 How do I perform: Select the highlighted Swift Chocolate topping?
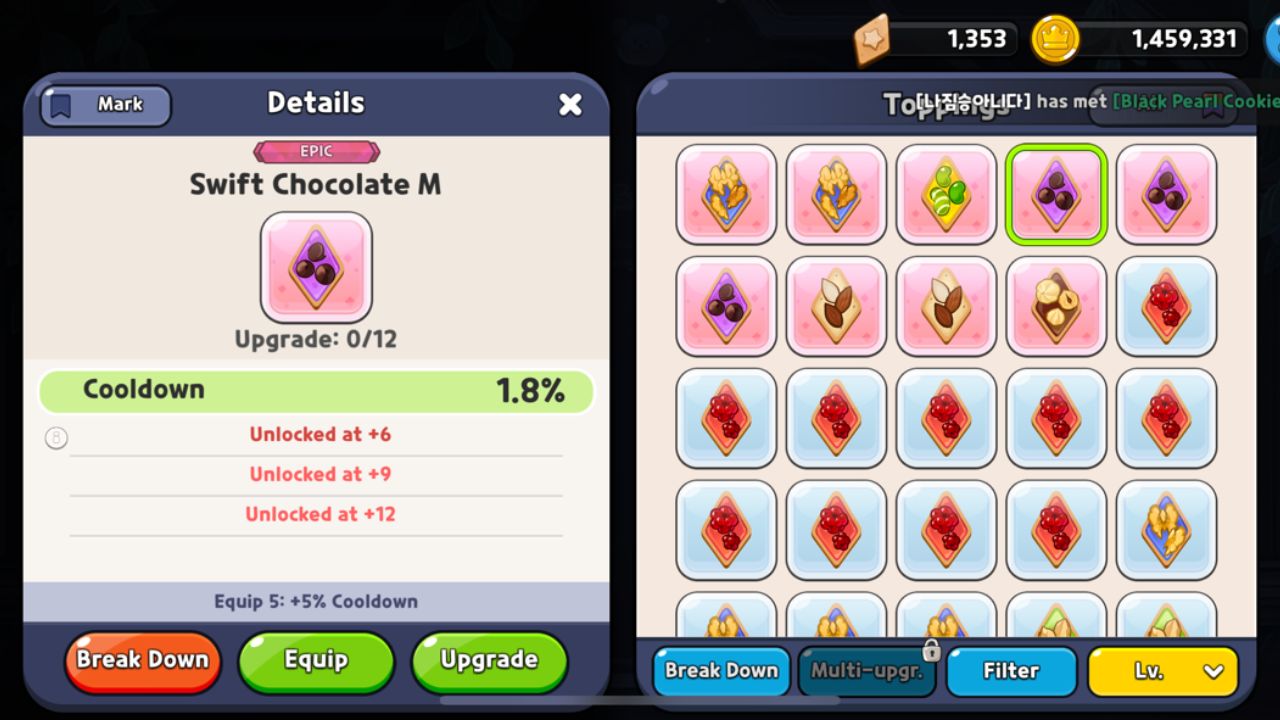pyautogui.click(x=1056, y=195)
